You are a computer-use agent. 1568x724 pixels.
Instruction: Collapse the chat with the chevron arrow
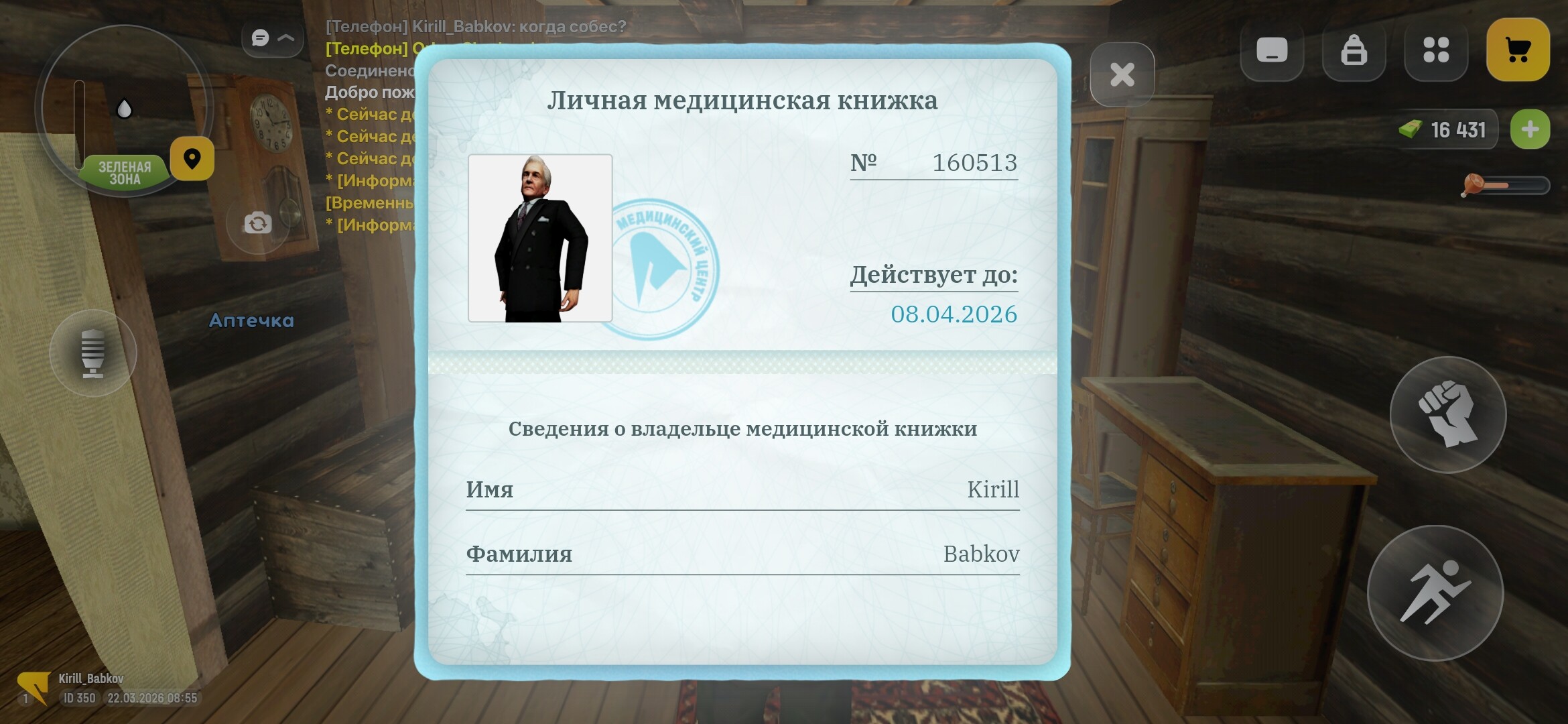coord(287,38)
